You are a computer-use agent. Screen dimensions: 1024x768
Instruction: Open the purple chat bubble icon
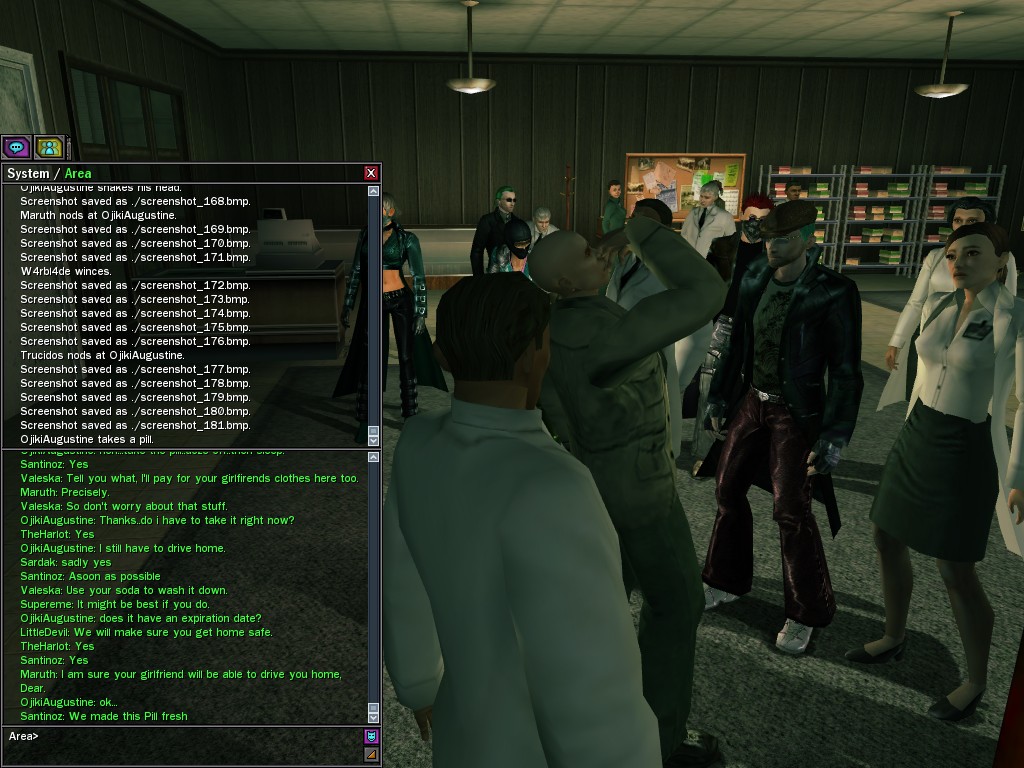pos(16,147)
